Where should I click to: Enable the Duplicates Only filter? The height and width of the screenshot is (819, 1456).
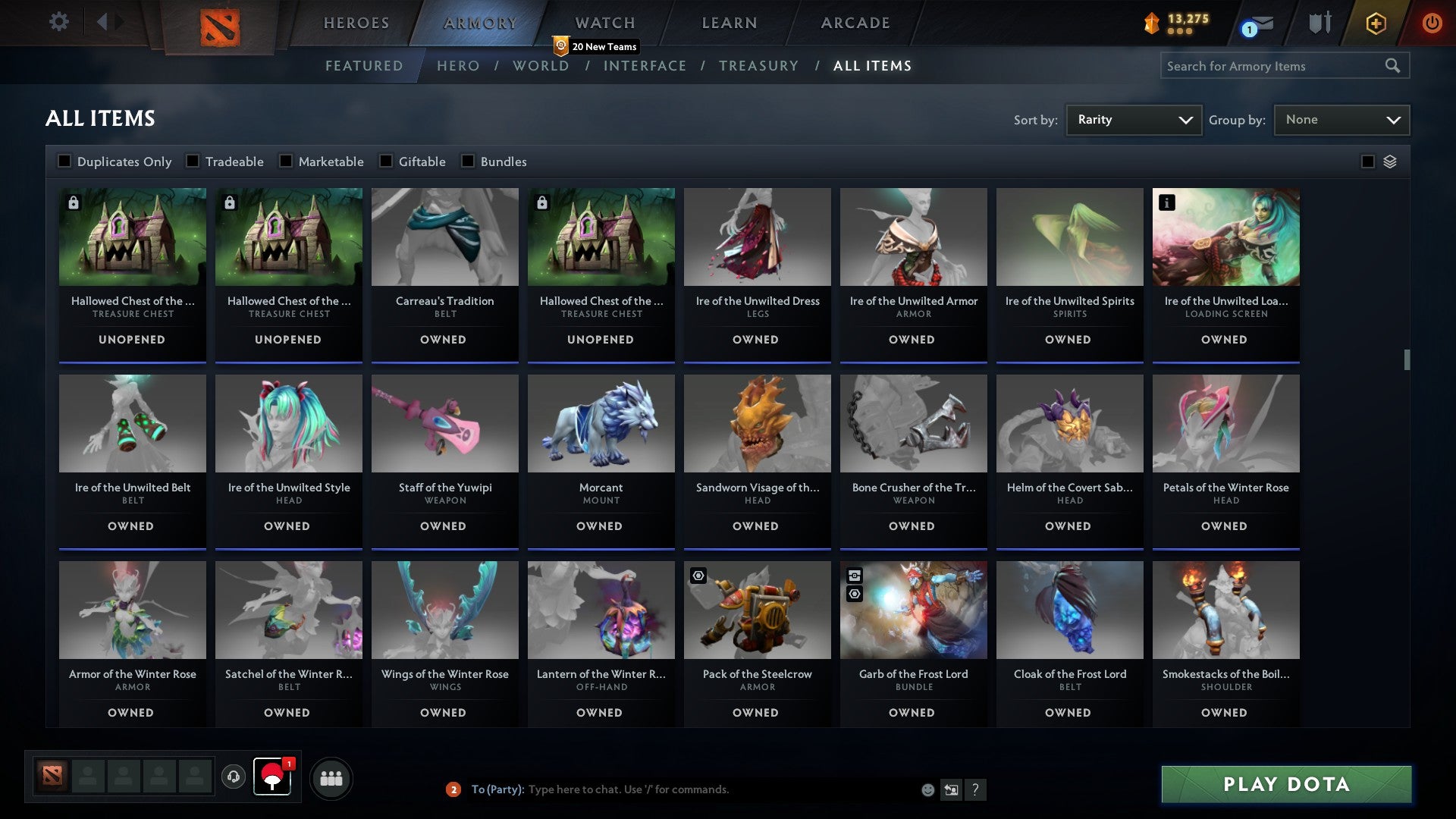click(64, 161)
